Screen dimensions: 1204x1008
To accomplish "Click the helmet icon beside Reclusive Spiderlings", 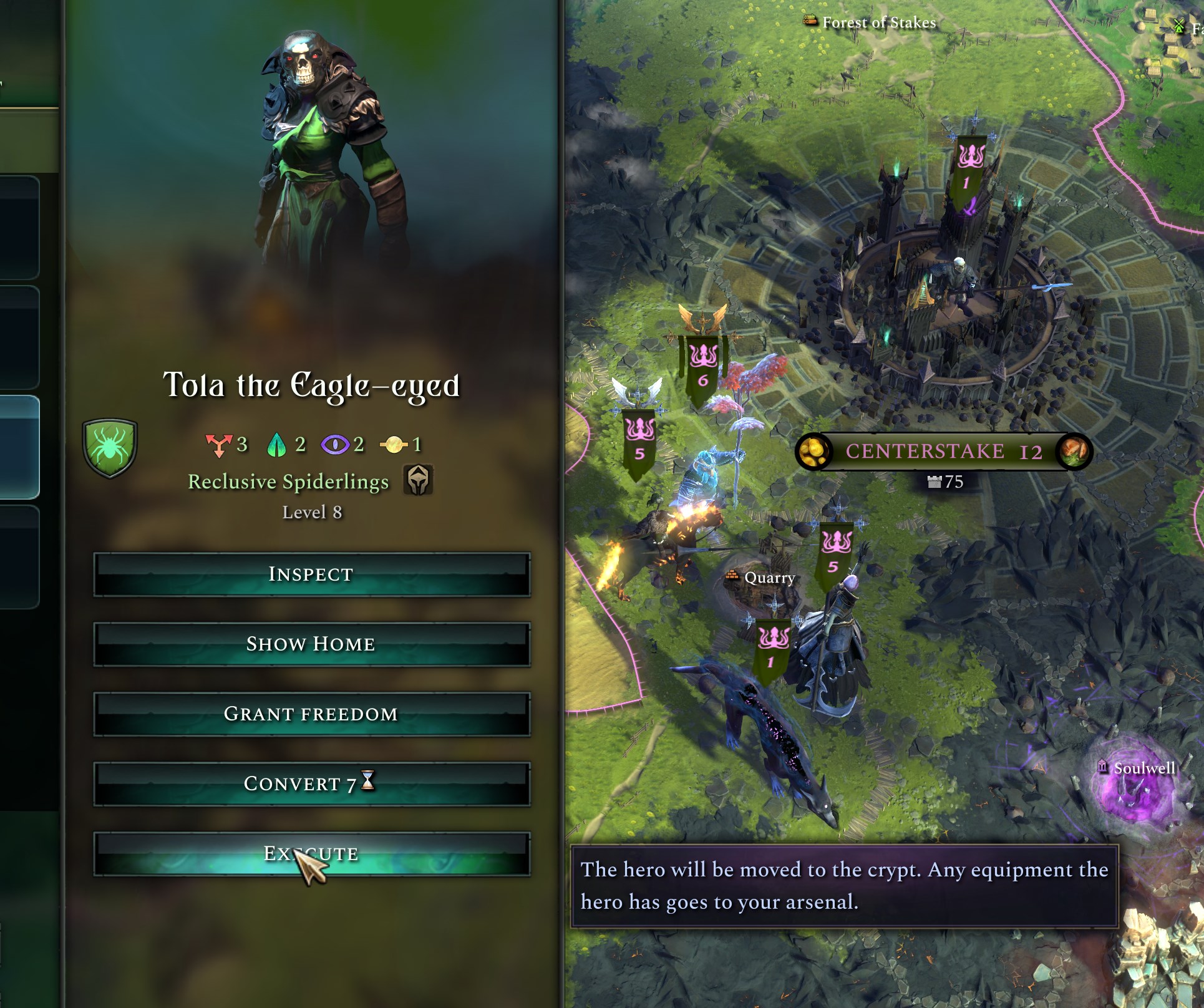I will pyautogui.click(x=418, y=480).
